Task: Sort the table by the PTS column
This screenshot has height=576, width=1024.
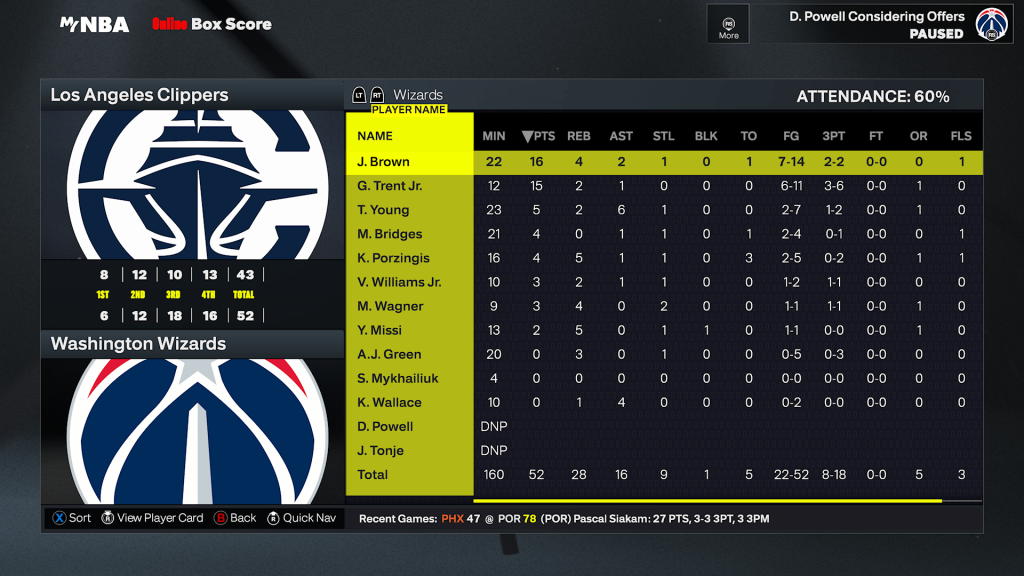Action: 538,136
